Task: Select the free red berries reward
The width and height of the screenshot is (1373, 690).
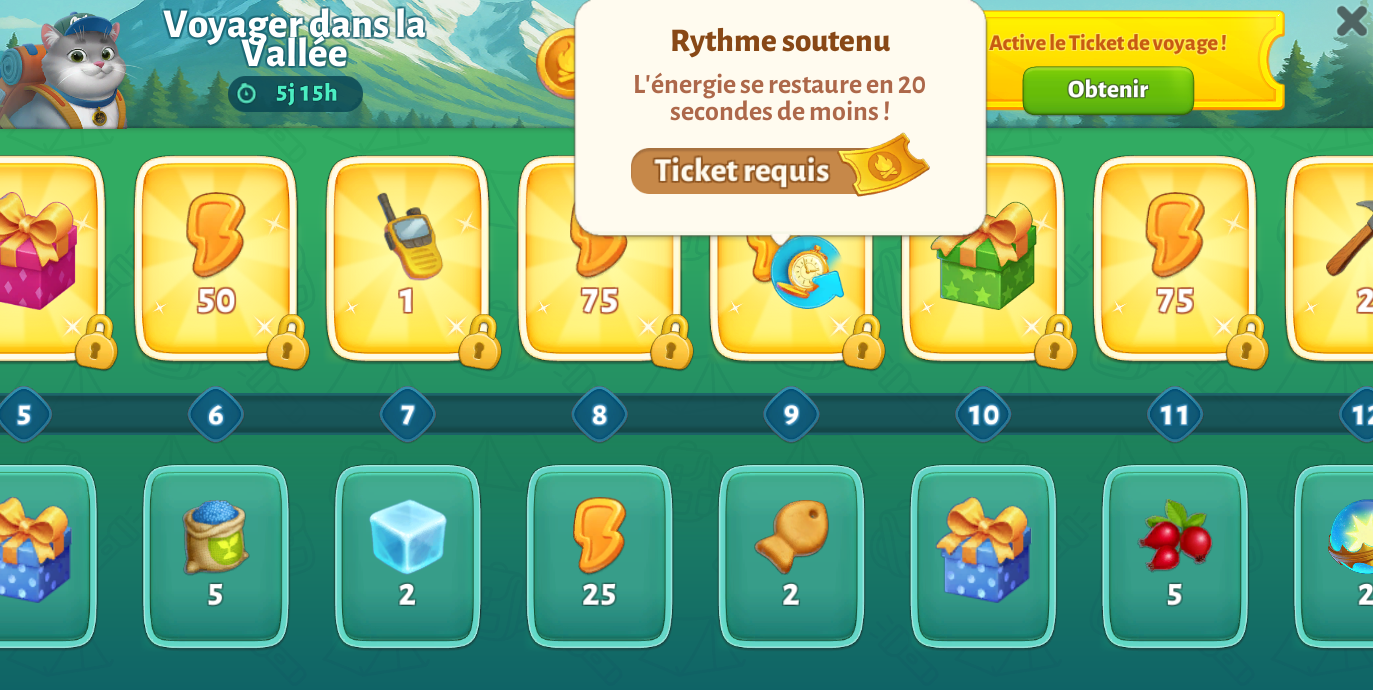Action: [1174, 555]
